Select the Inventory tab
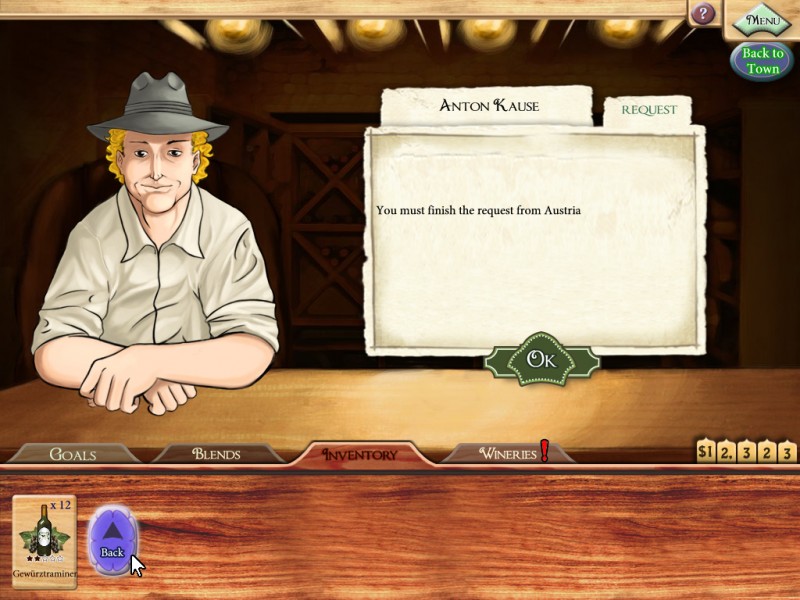 tap(359, 455)
